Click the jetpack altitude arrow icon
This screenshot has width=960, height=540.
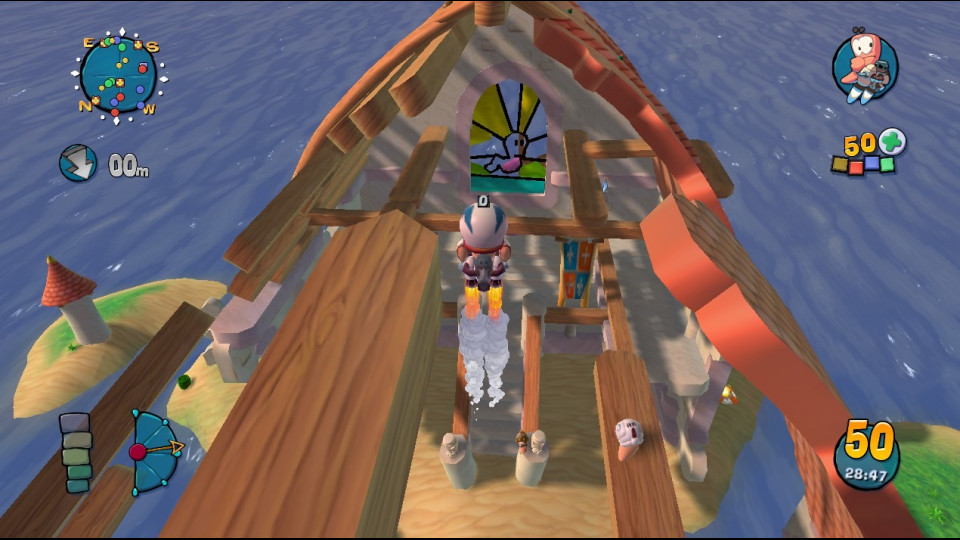click(77, 163)
